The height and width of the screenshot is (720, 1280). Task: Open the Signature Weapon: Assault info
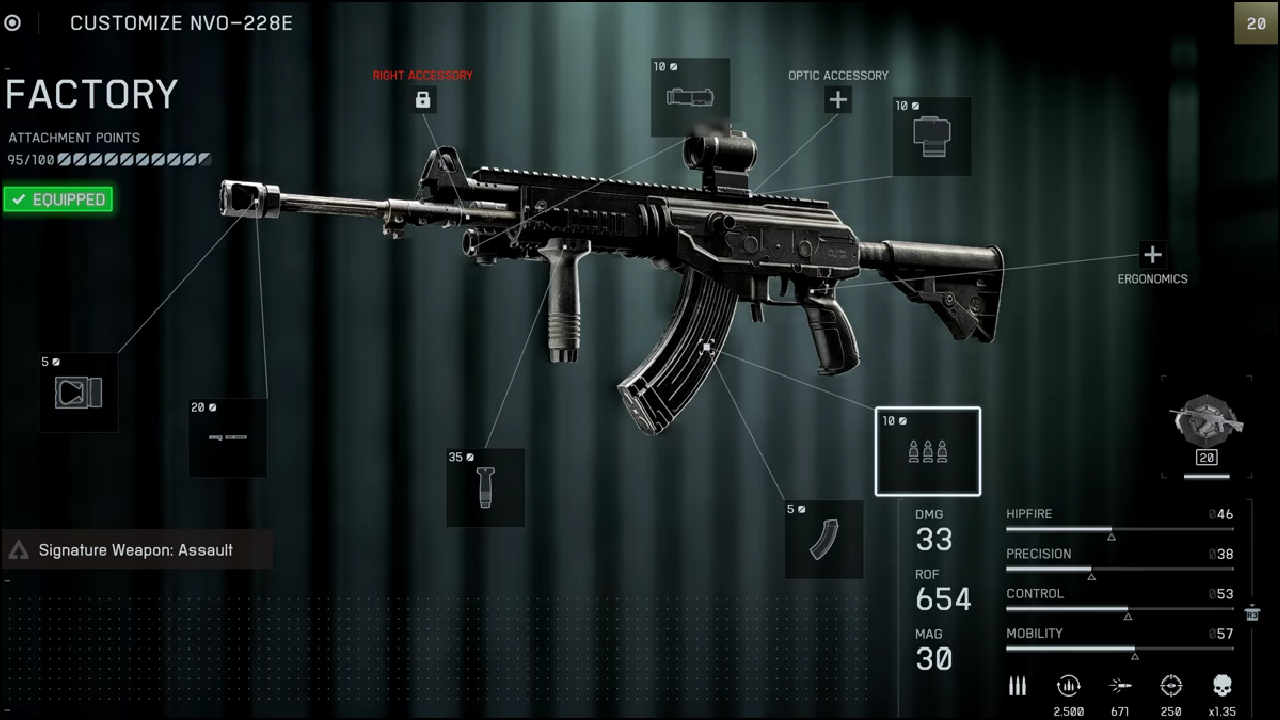(x=136, y=550)
